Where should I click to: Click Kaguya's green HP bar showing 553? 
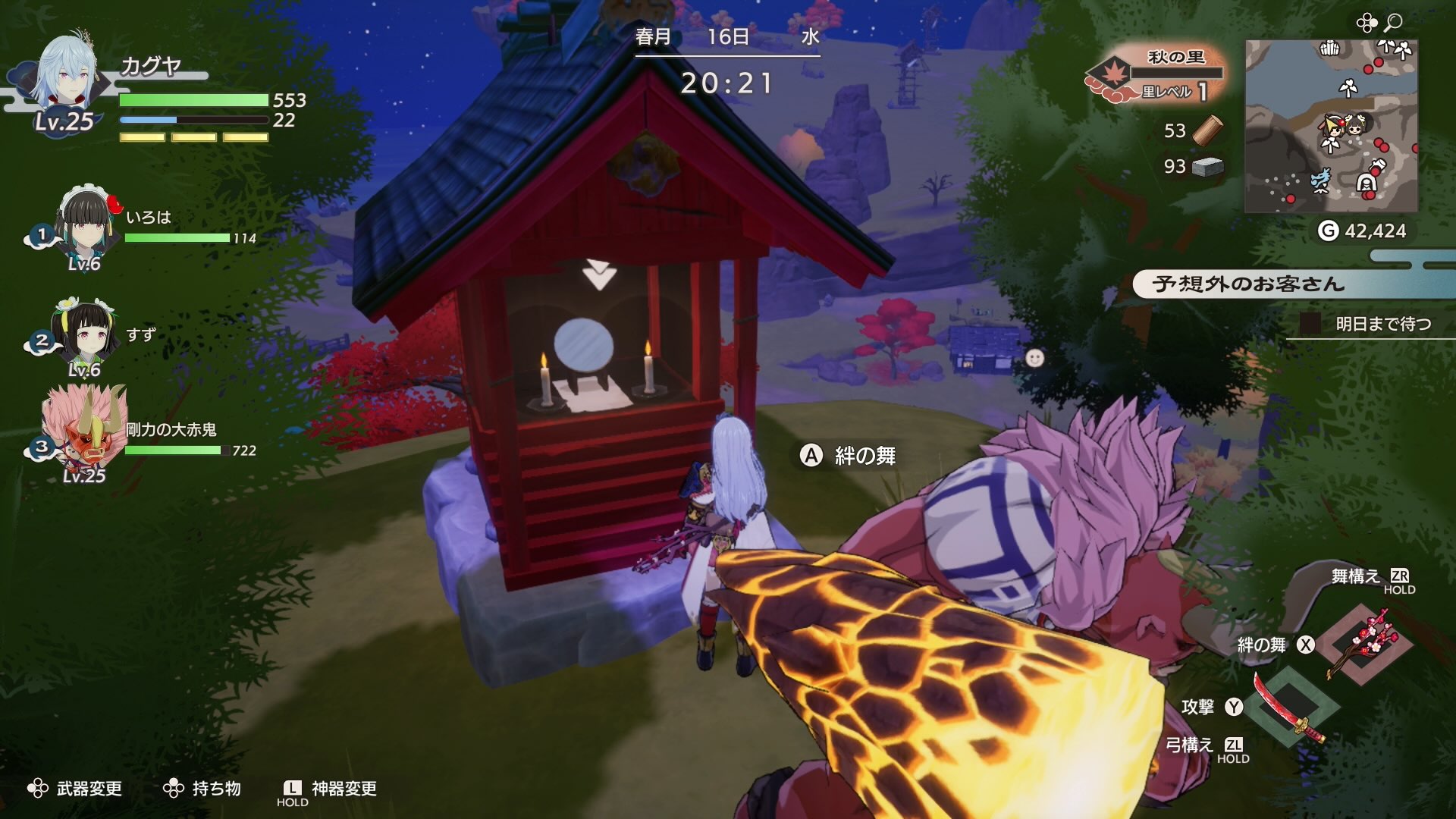pos(193,100)
